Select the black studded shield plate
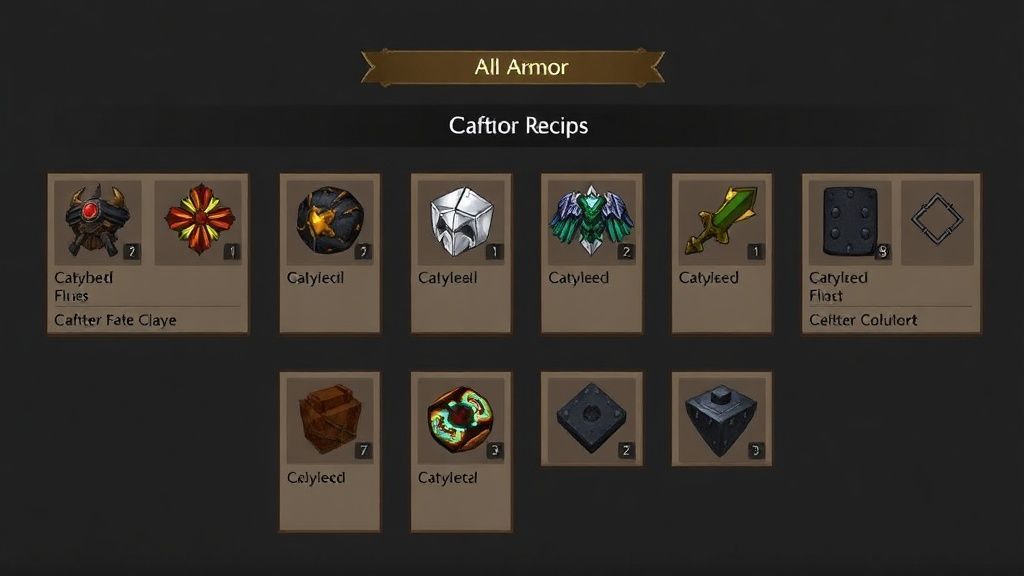 point(849,218)
